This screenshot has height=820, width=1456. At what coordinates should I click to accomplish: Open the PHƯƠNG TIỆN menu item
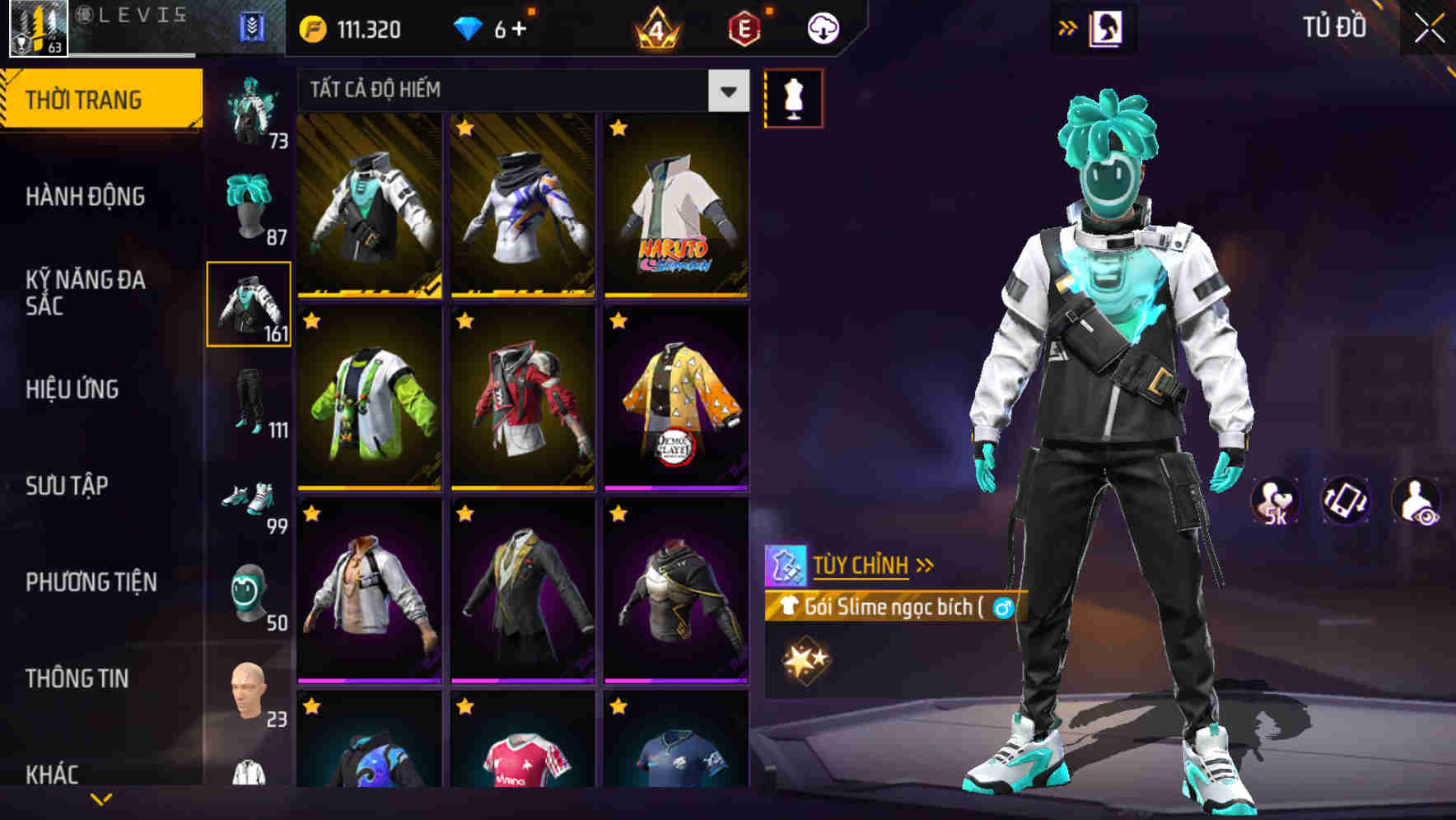pos(91,582)
